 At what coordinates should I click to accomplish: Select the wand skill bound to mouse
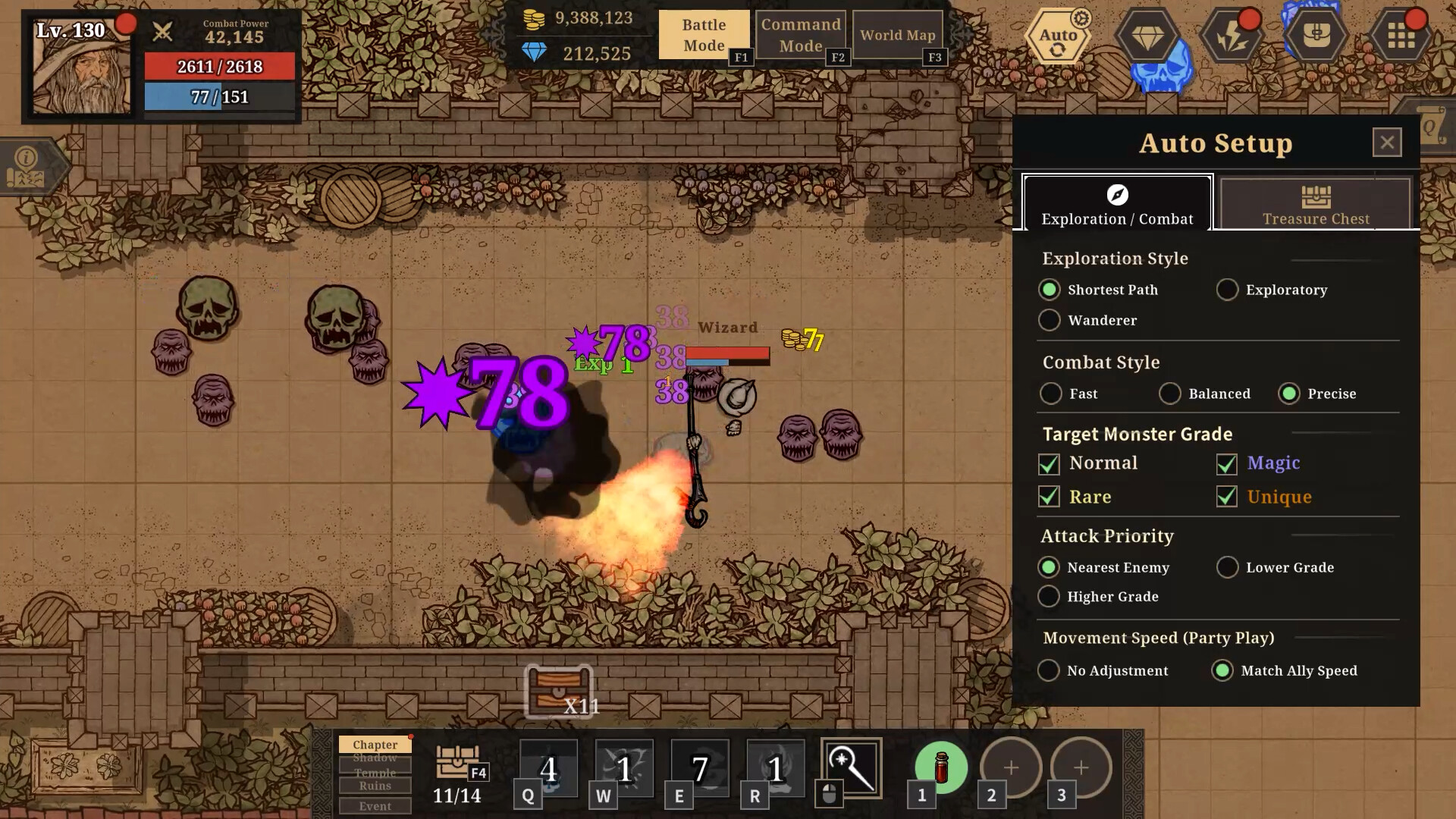tap(851, 768)
